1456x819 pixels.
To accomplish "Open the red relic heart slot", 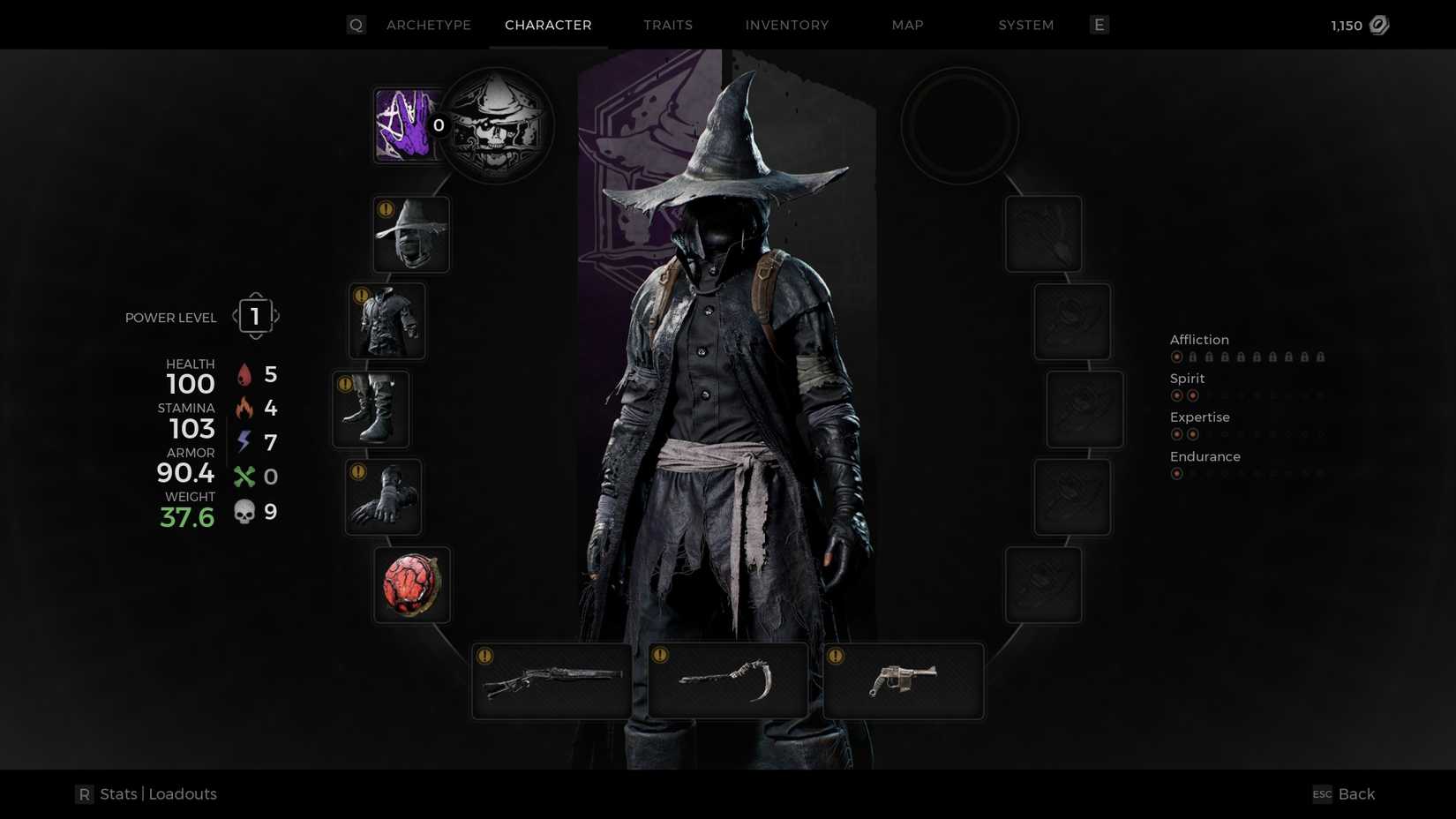I will click(411, 584).
